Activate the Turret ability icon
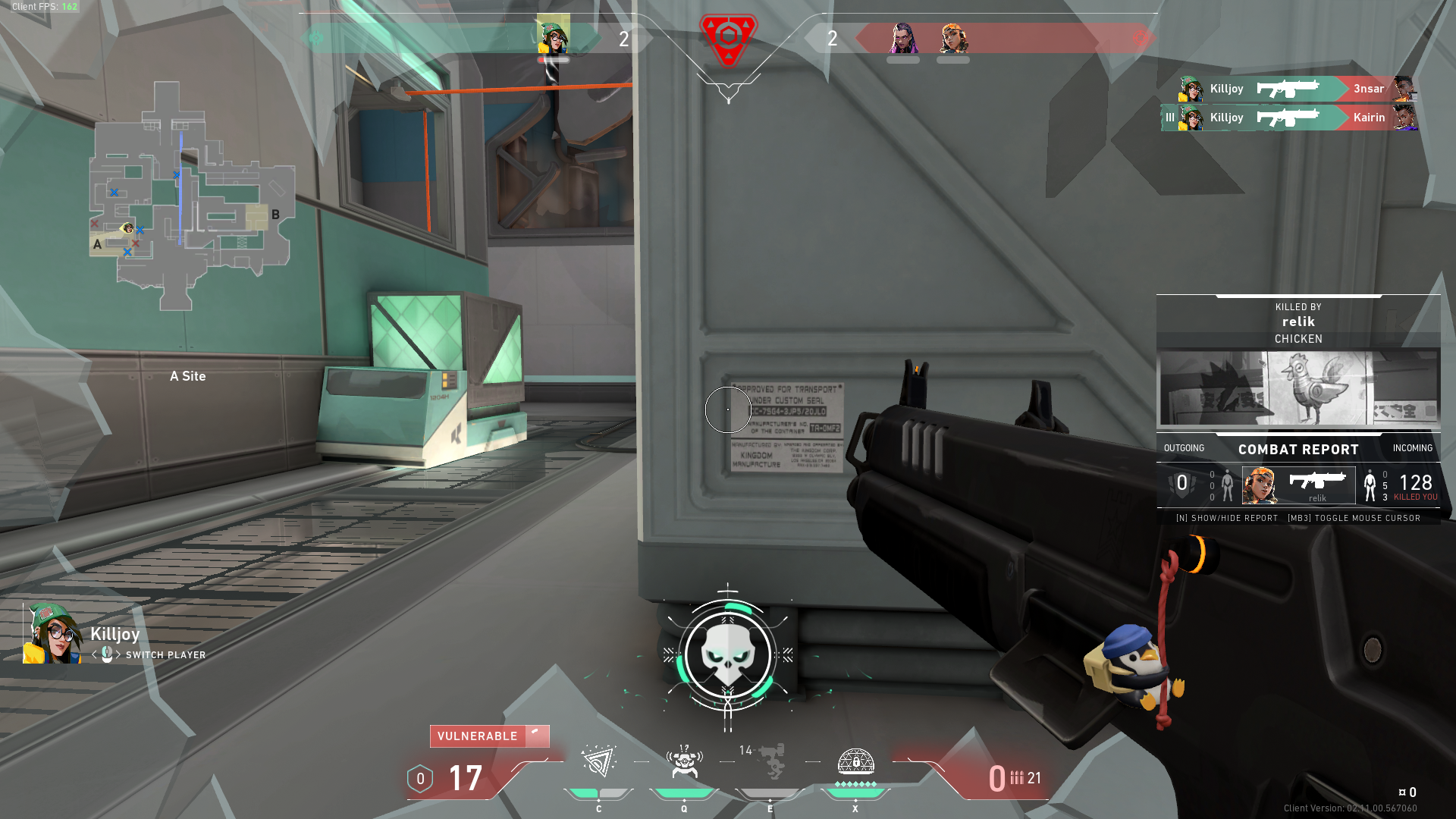1456x819 pixels. [x=770, y=763]
